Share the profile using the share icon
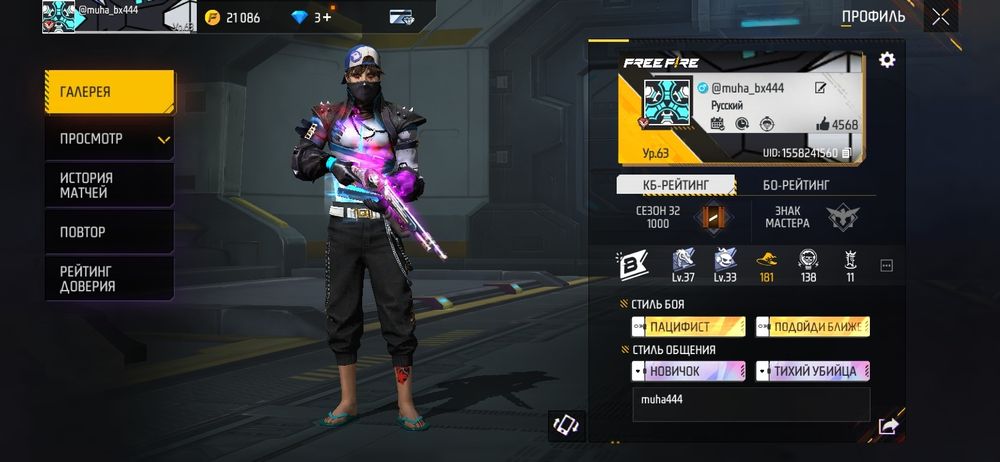The image size is (1000, 462). click(x=887, y=427)
